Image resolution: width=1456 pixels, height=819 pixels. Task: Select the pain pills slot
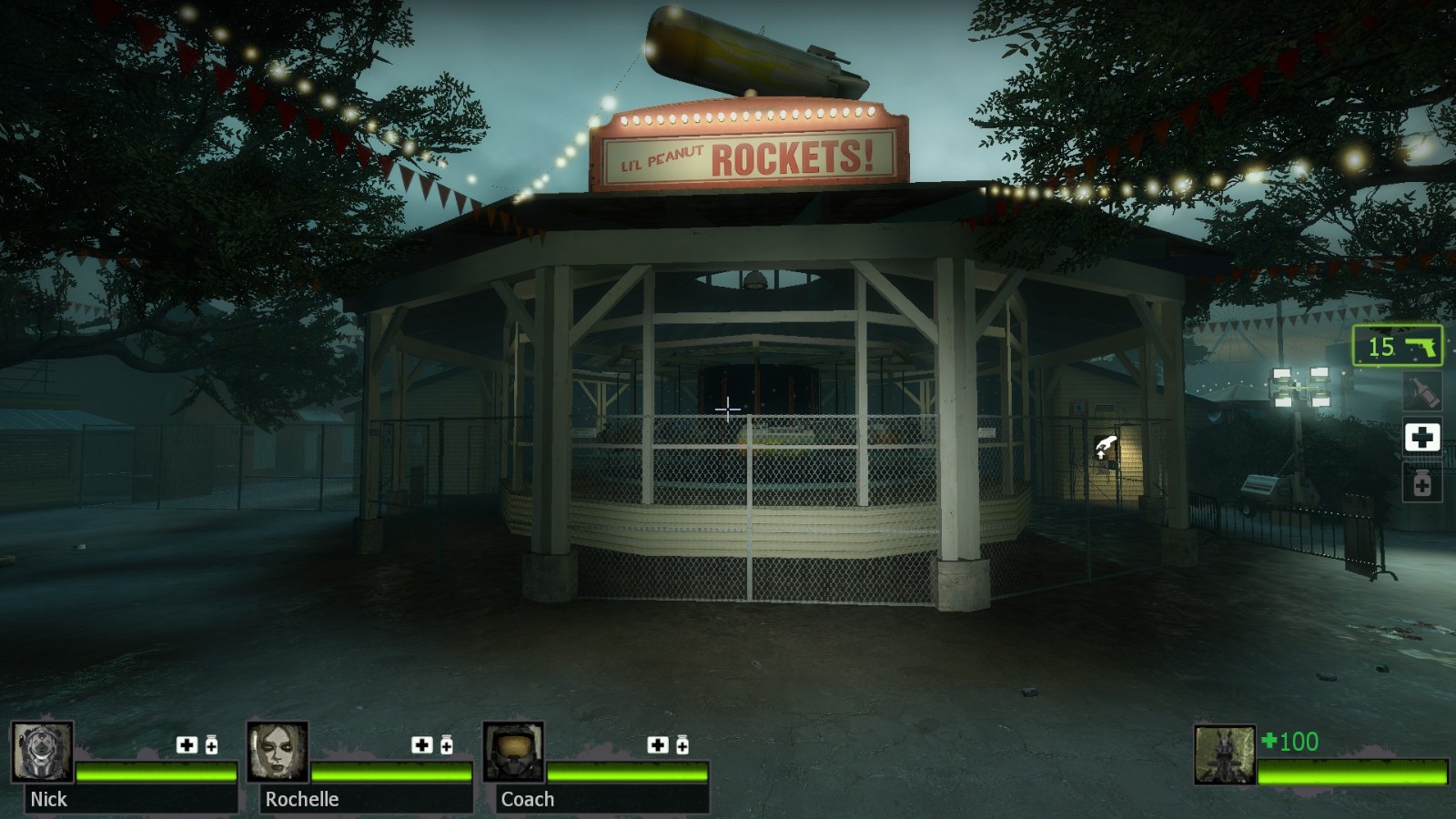point(1421,483)
